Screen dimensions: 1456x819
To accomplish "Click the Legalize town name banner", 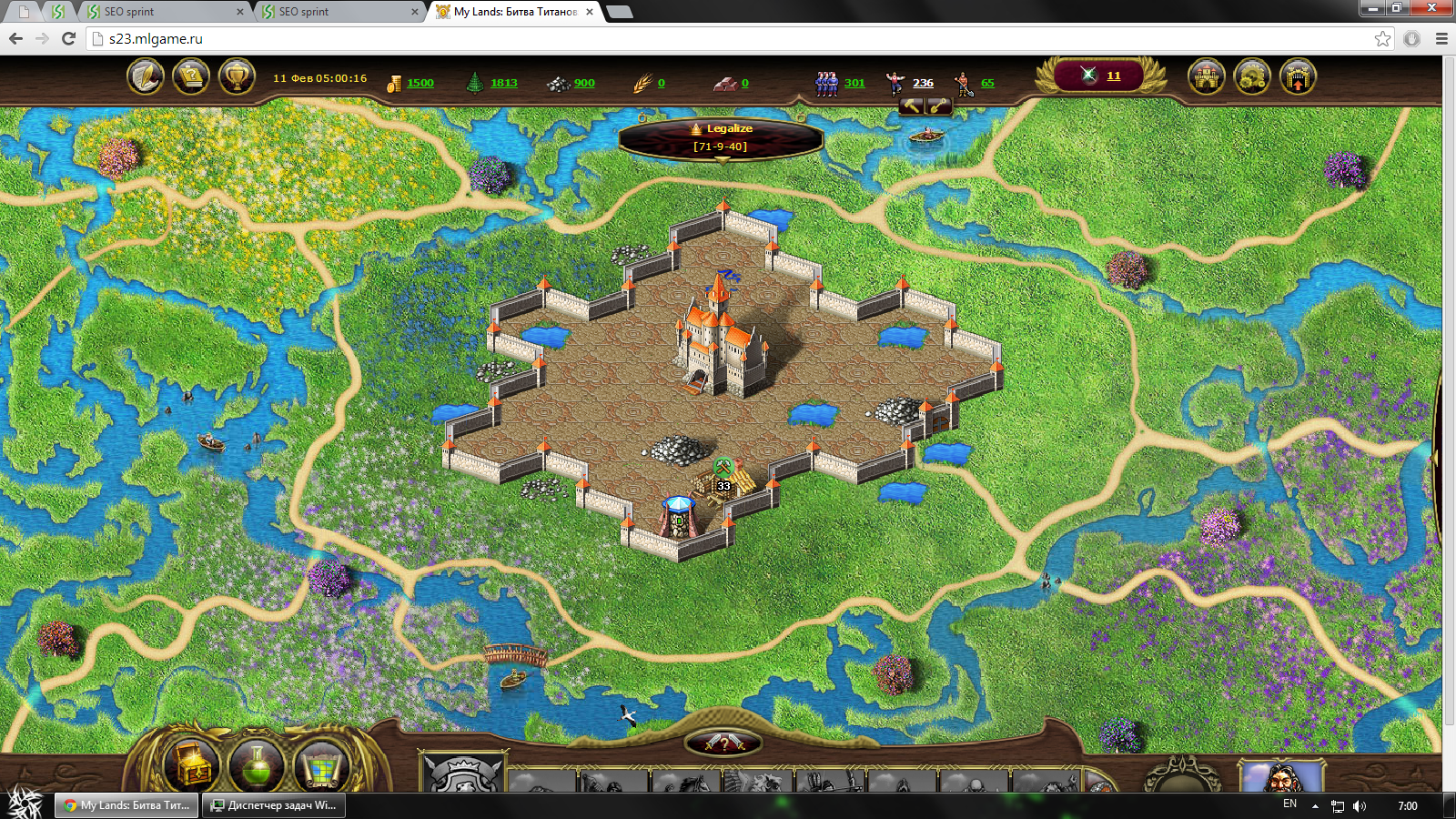I will point(721,137).
